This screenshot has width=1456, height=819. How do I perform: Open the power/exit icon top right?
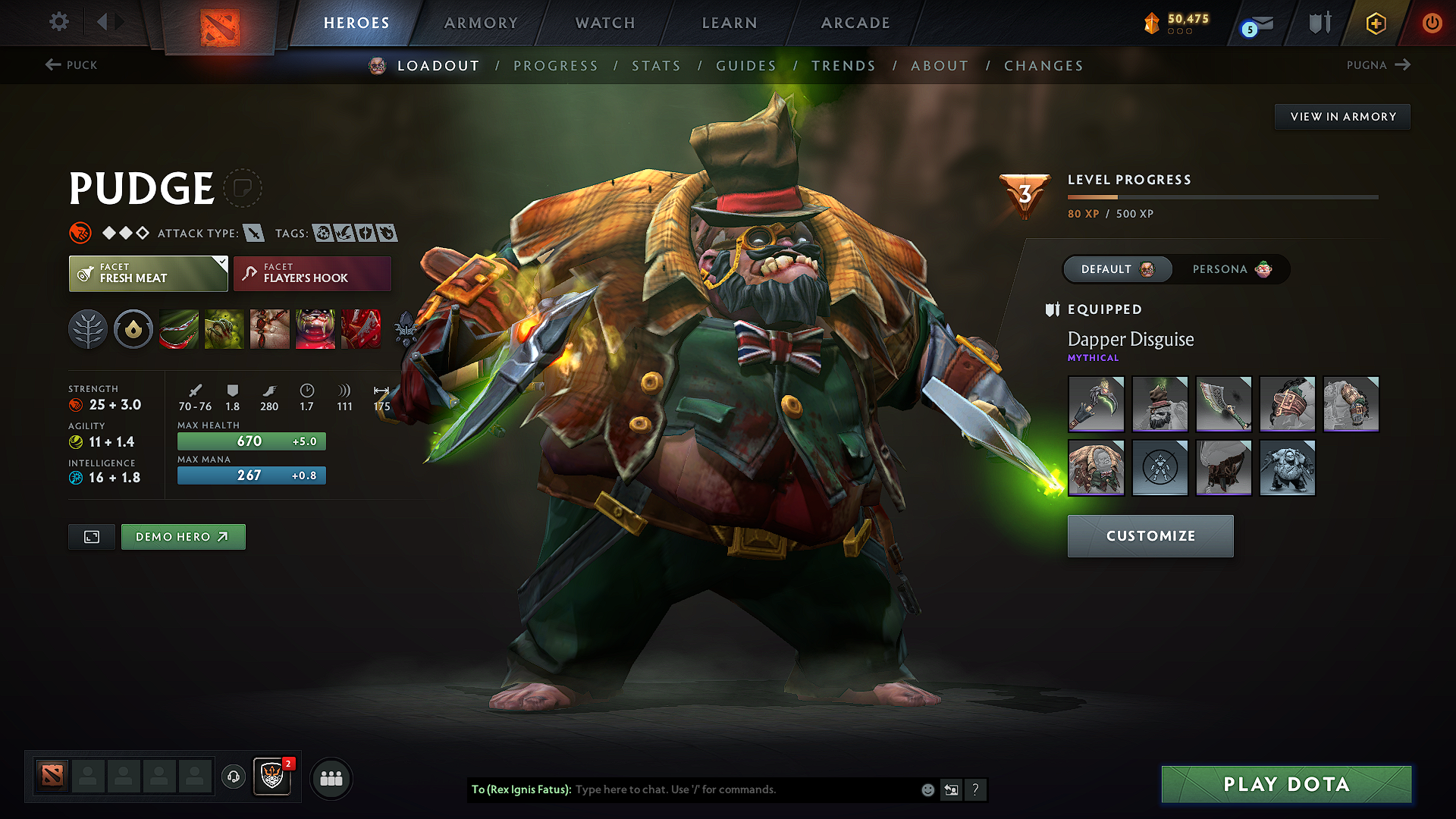[x=1432, y=22]
